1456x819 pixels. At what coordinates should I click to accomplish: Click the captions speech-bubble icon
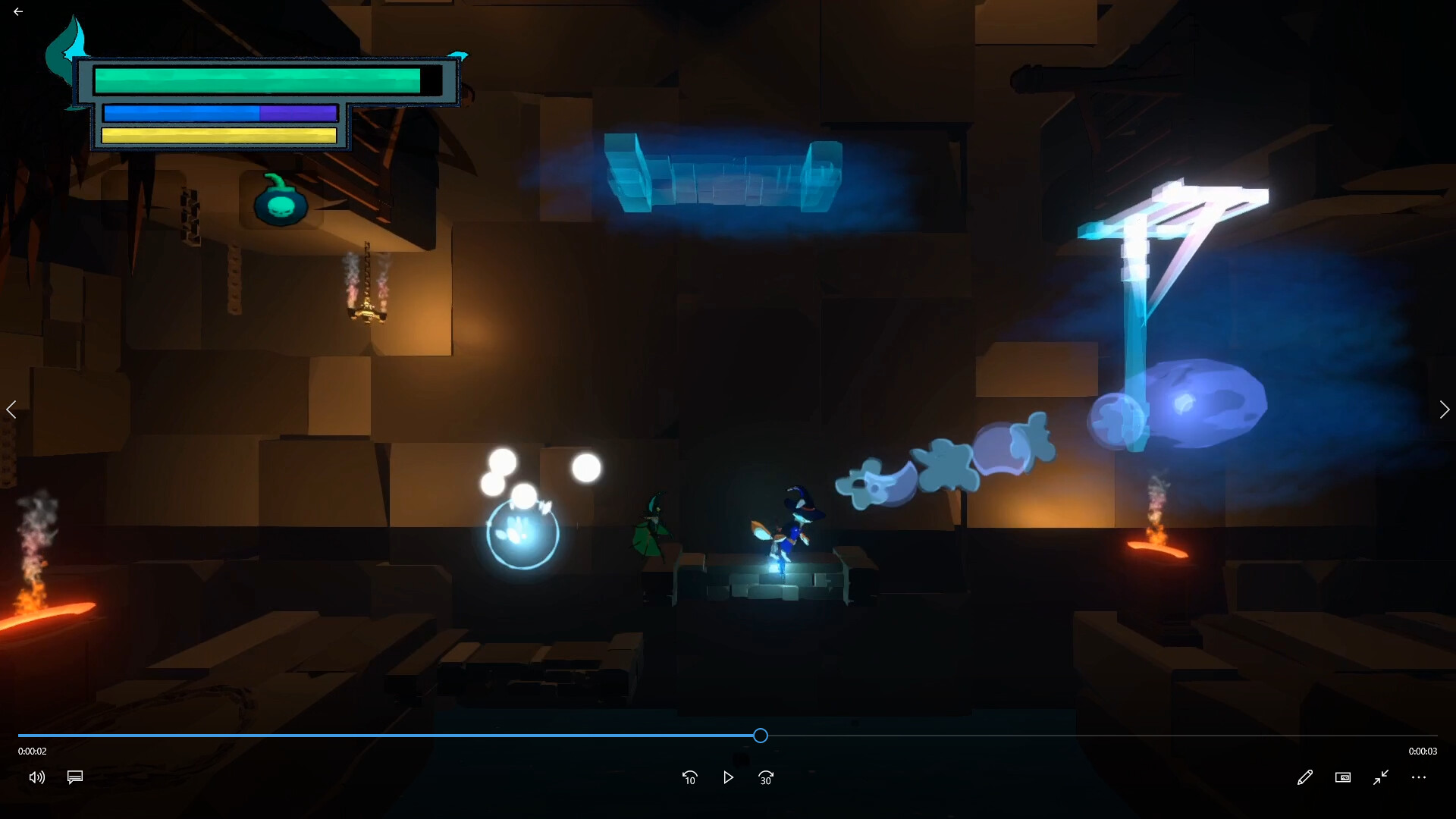point(74,777)
